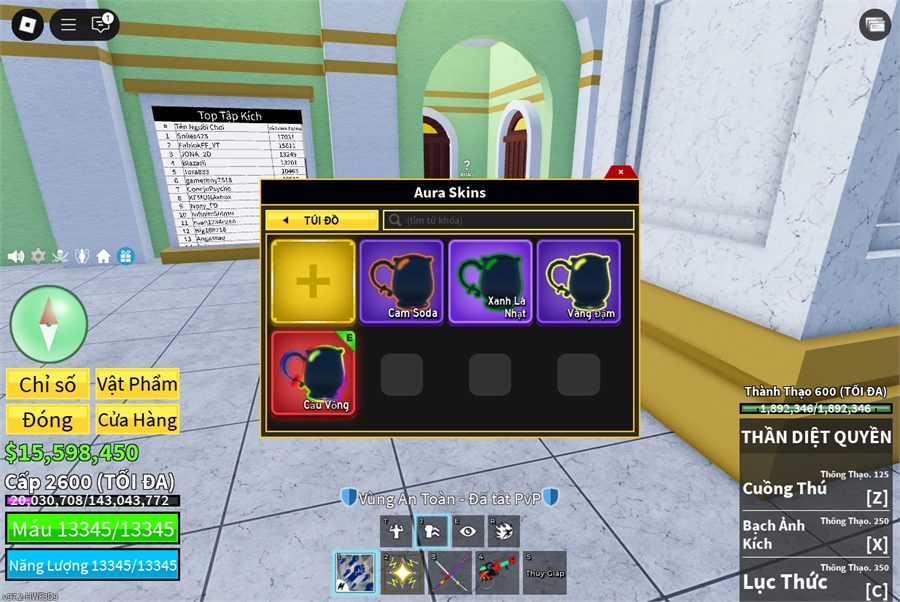Choose the Xanh Lá Nhạt aura skin
This screenshot has height=602, width=900.
point(490,281)
